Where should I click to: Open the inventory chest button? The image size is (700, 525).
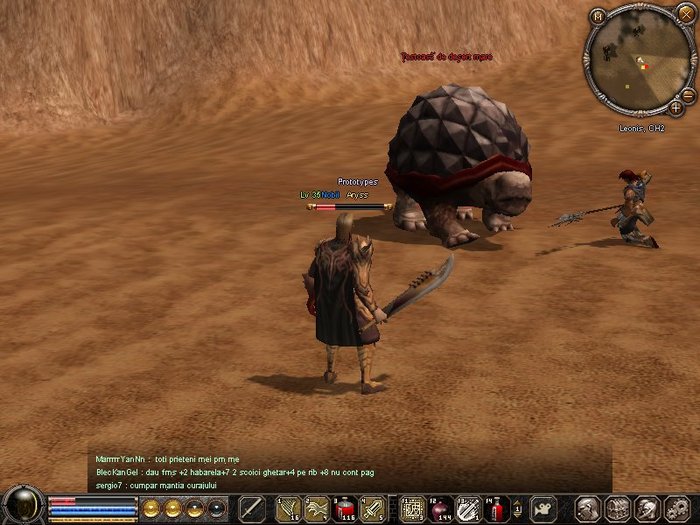point(618,508)
